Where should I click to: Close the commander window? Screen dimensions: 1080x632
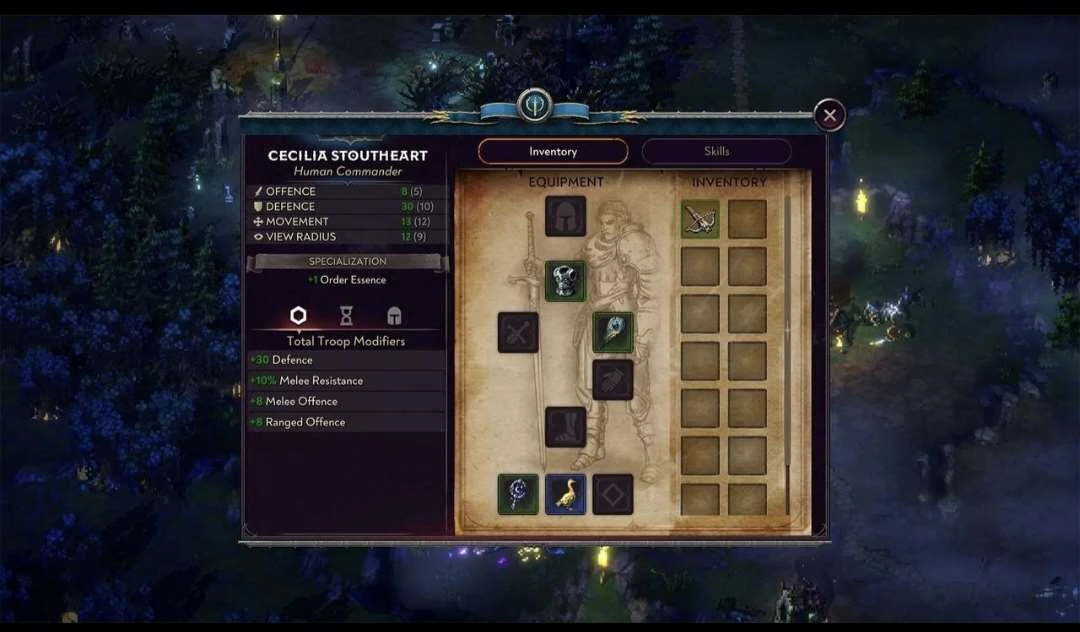coord(829,116)
